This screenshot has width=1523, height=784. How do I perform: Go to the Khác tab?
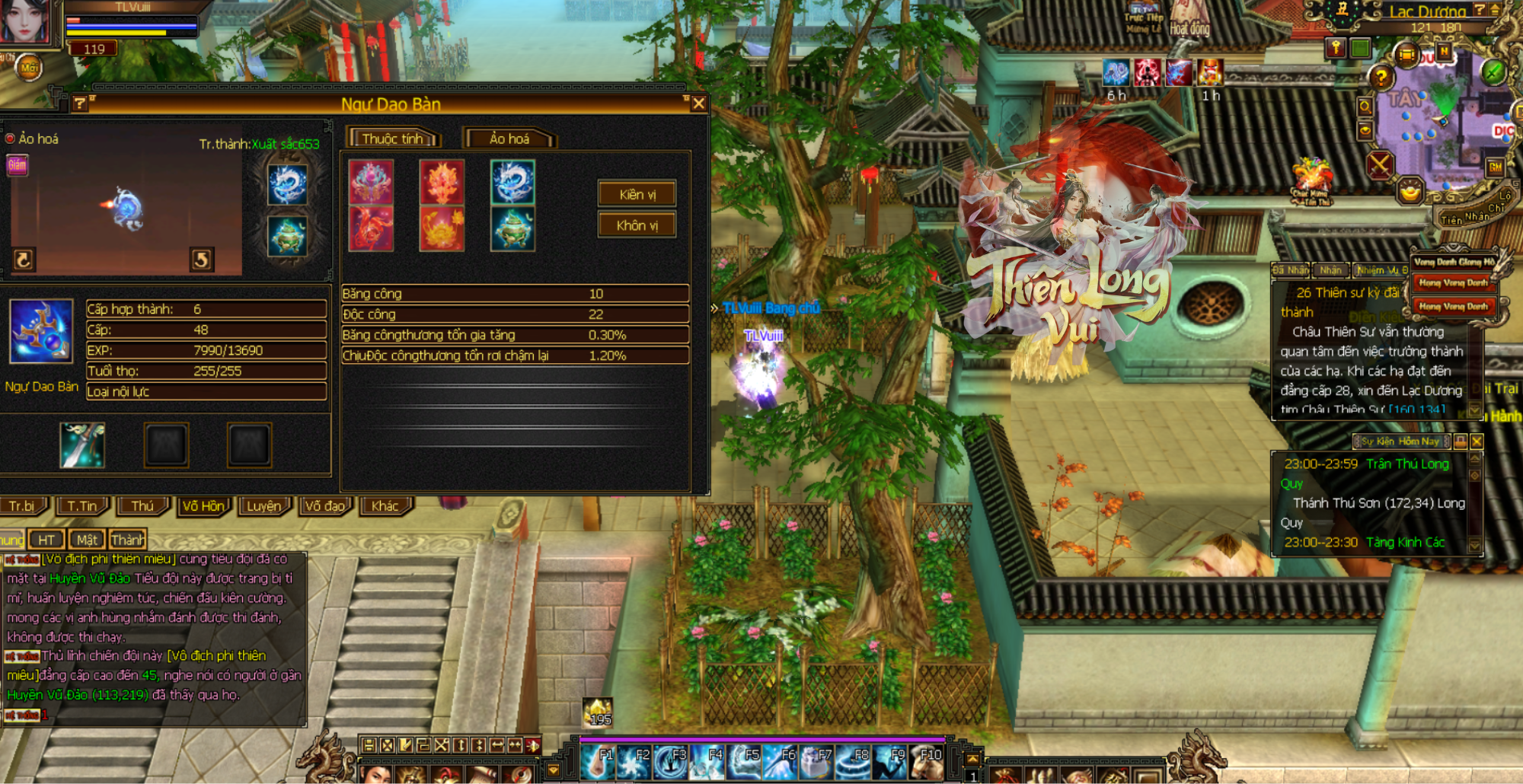tap(385, 506)
